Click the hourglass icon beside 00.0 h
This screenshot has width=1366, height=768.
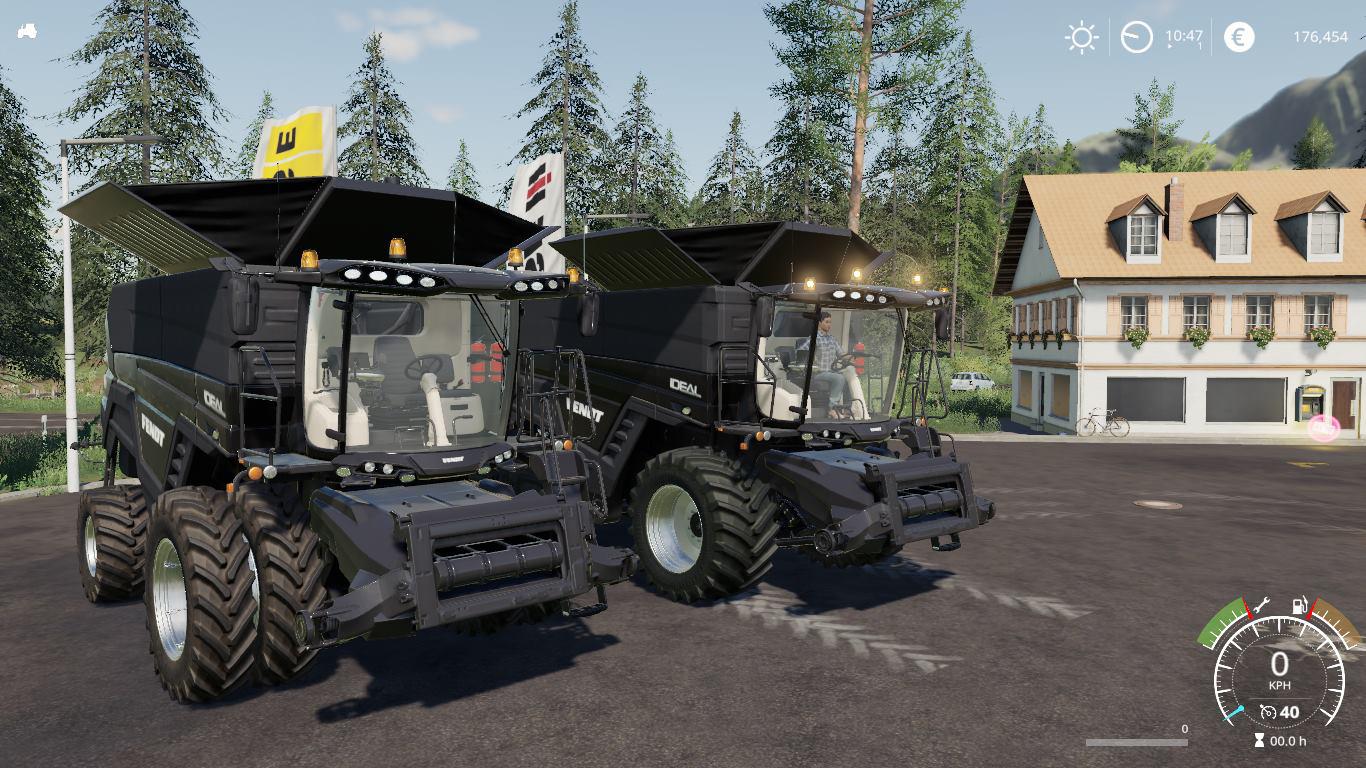coord(1258,739)
